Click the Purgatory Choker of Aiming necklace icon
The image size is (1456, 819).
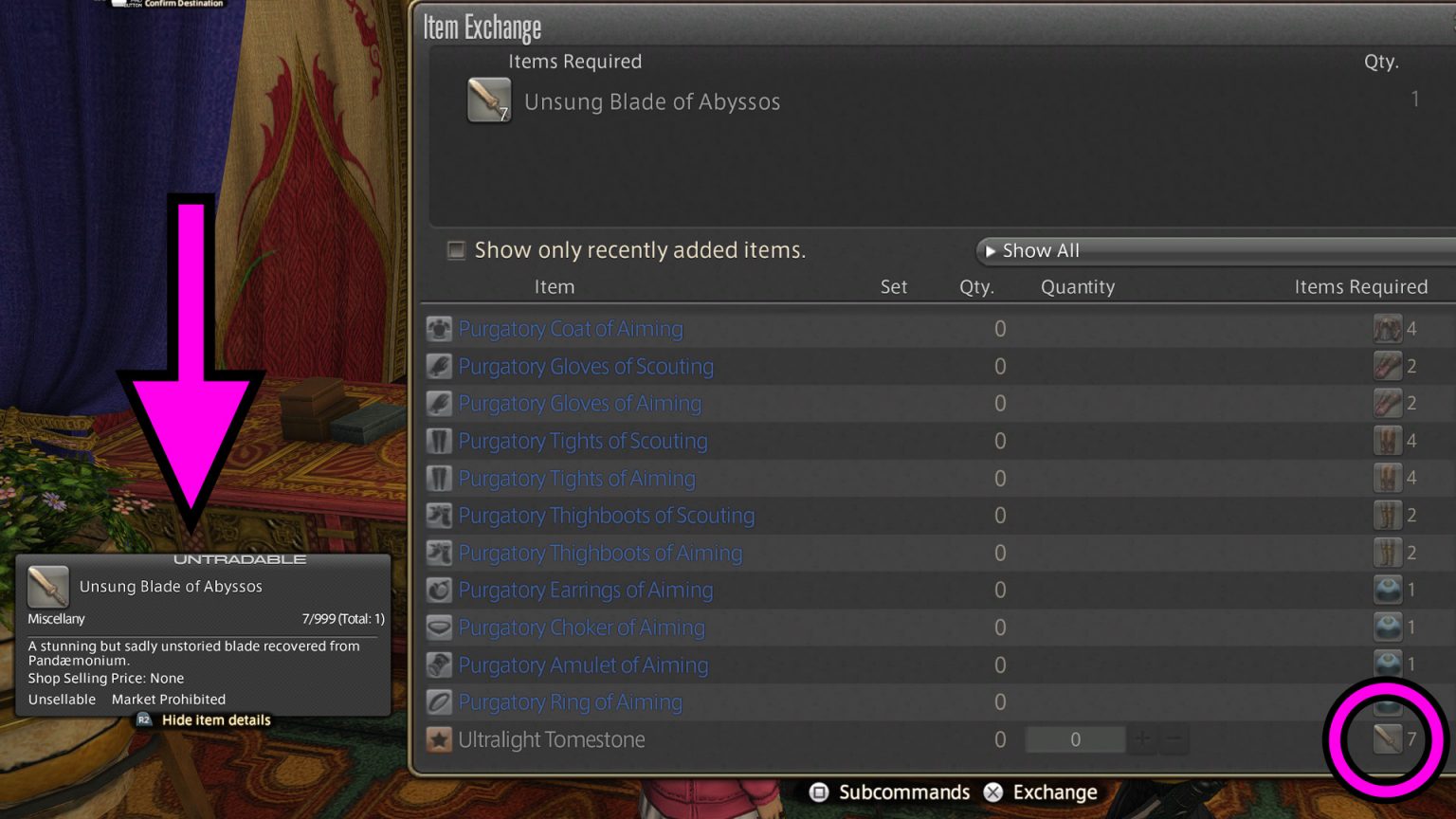tap(438, 627)
